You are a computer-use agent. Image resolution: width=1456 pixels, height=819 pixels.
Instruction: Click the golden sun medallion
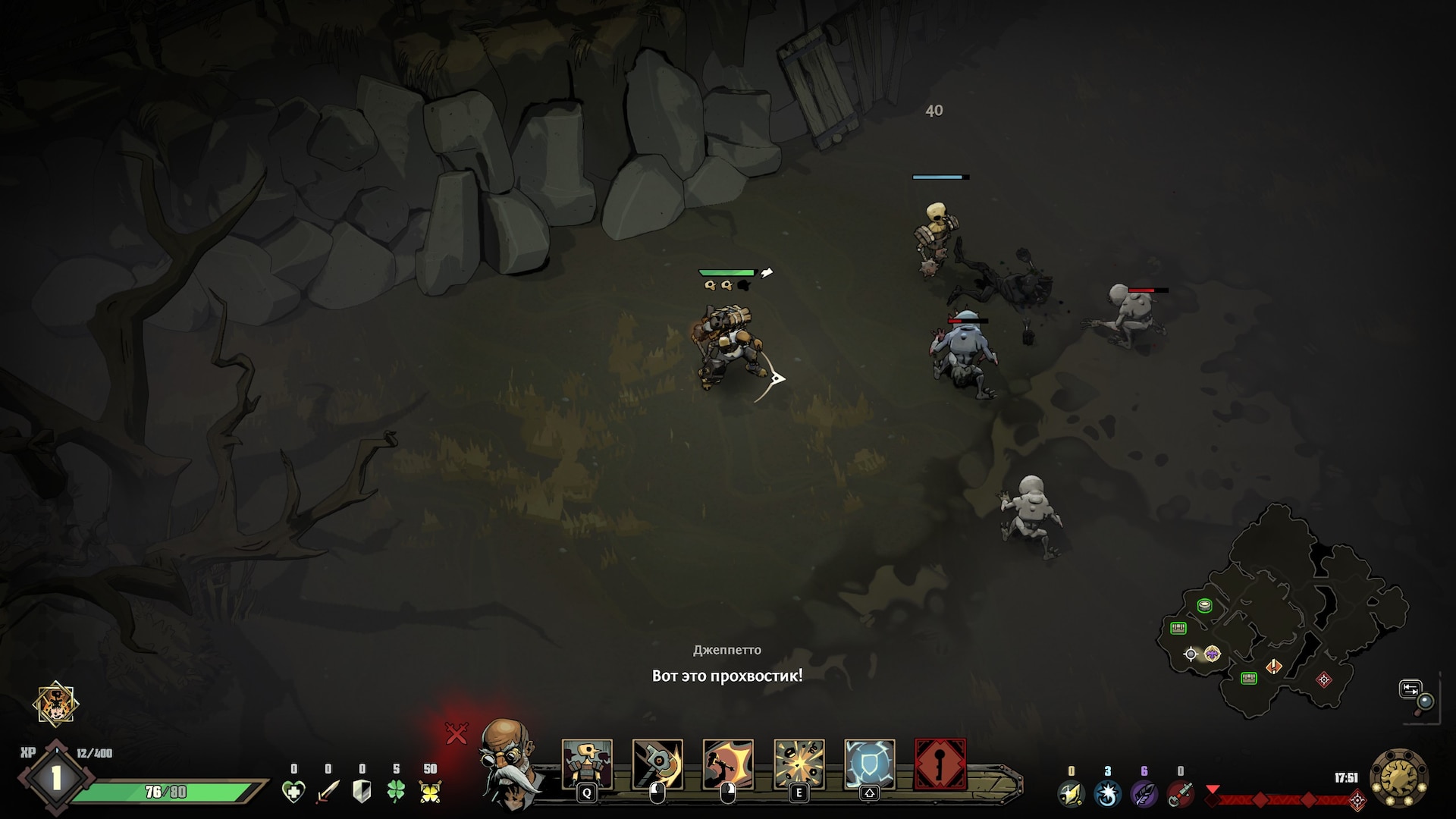tap(1400, 778)
